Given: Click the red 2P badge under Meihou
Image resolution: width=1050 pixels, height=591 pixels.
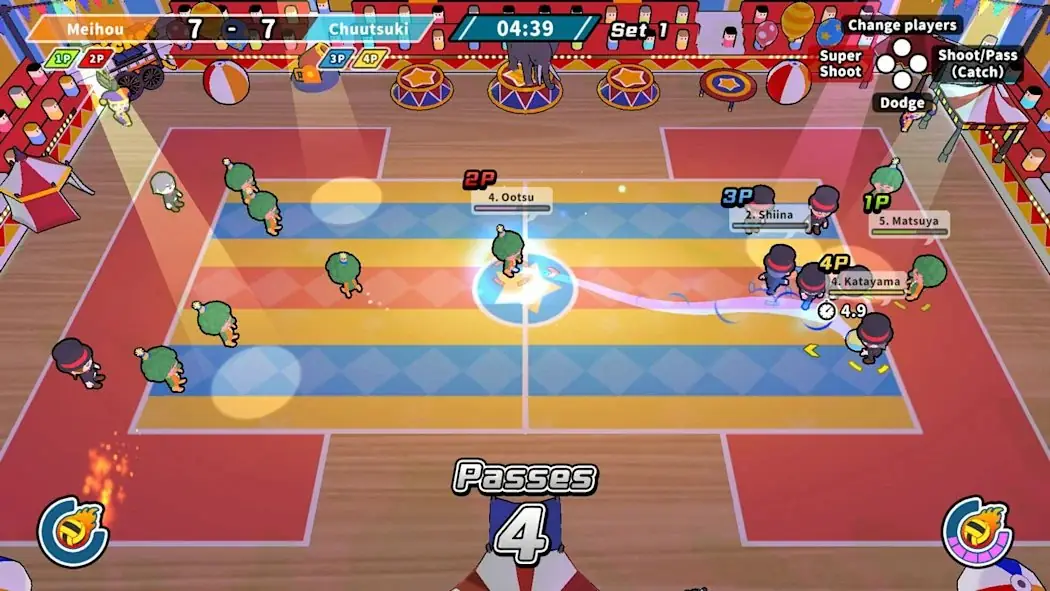Looking at the screenshot, I should coord(95,58).
